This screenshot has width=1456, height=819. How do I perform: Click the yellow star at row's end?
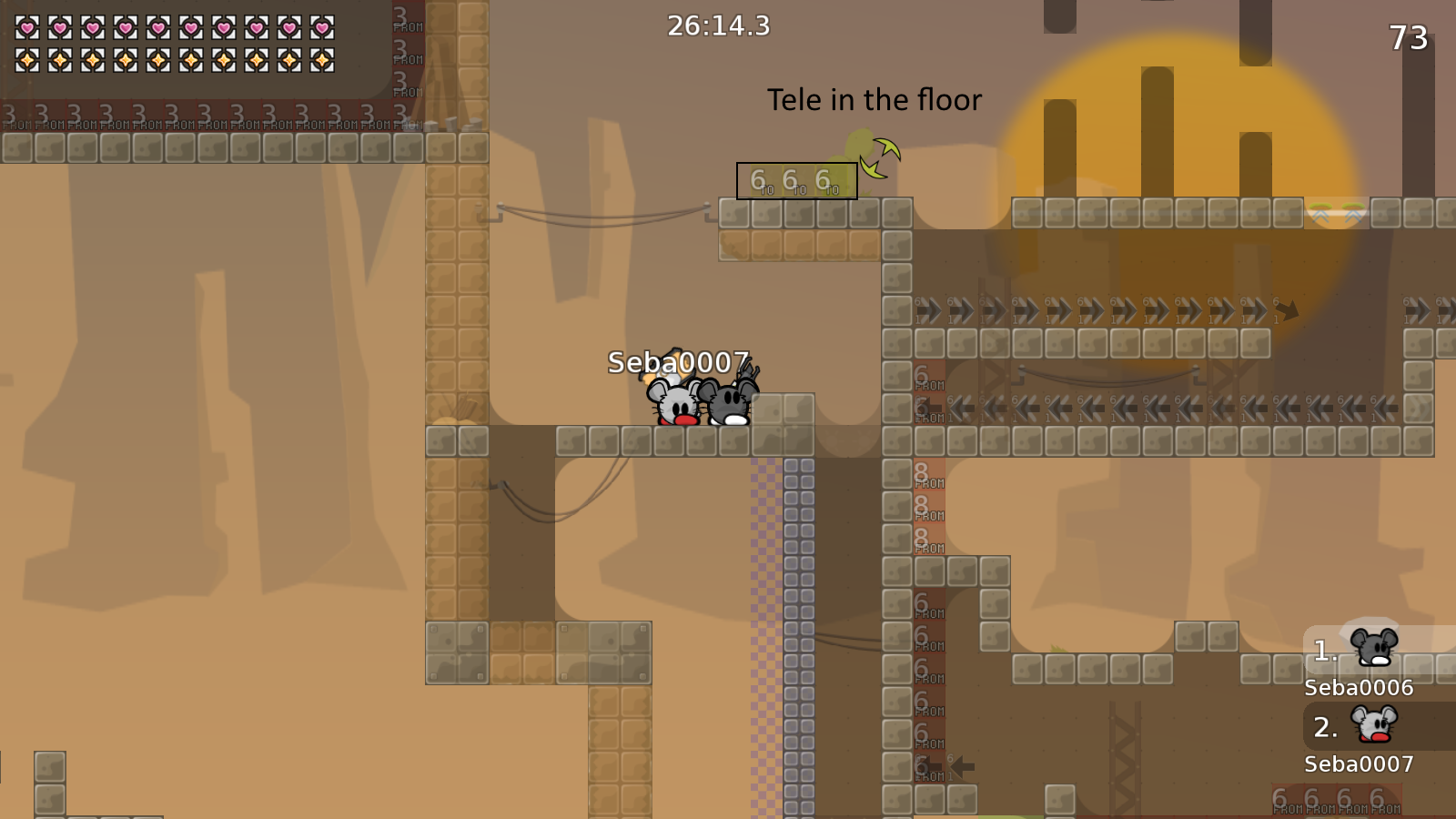(x=322, y=62)
